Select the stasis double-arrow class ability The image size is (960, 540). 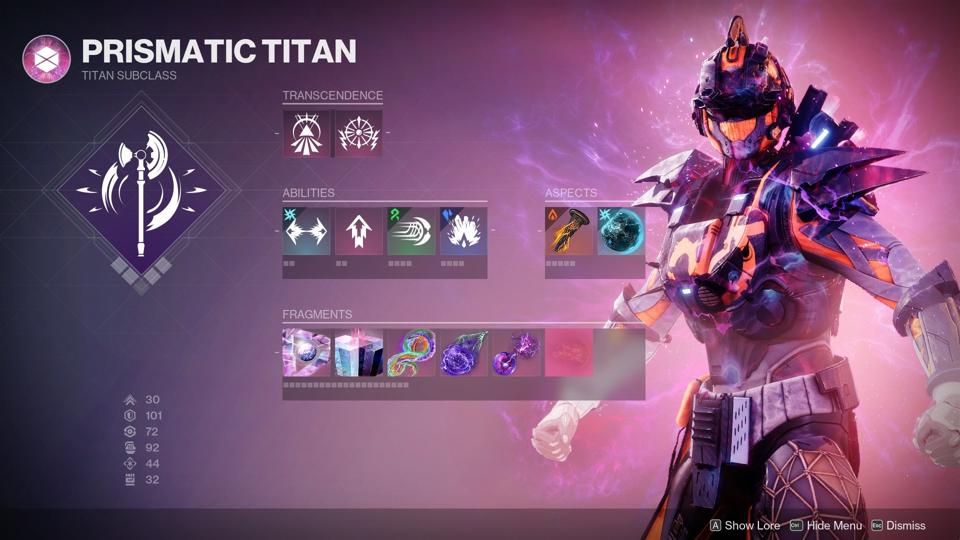(x=306, y=231)
